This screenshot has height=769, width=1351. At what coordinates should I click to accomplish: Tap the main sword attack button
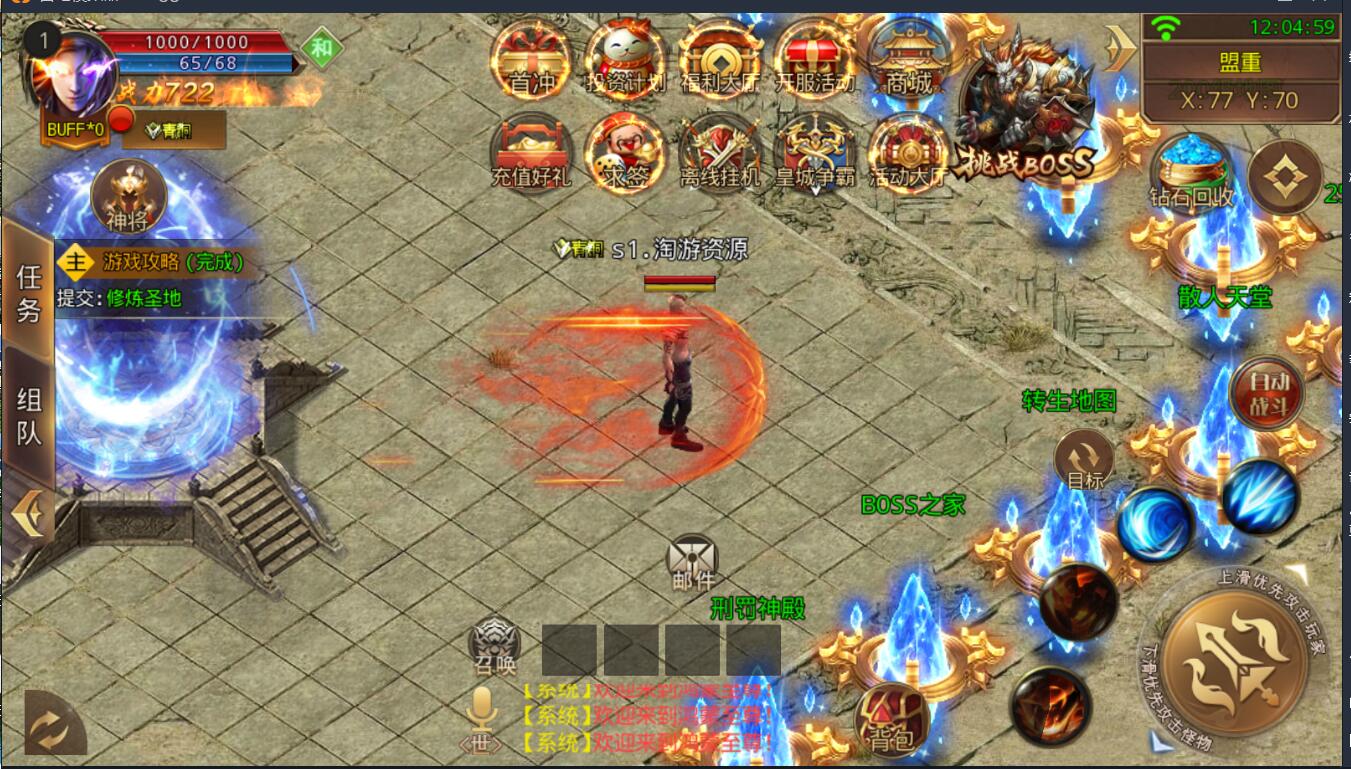pyautogui.click(x=1235, y=662)
